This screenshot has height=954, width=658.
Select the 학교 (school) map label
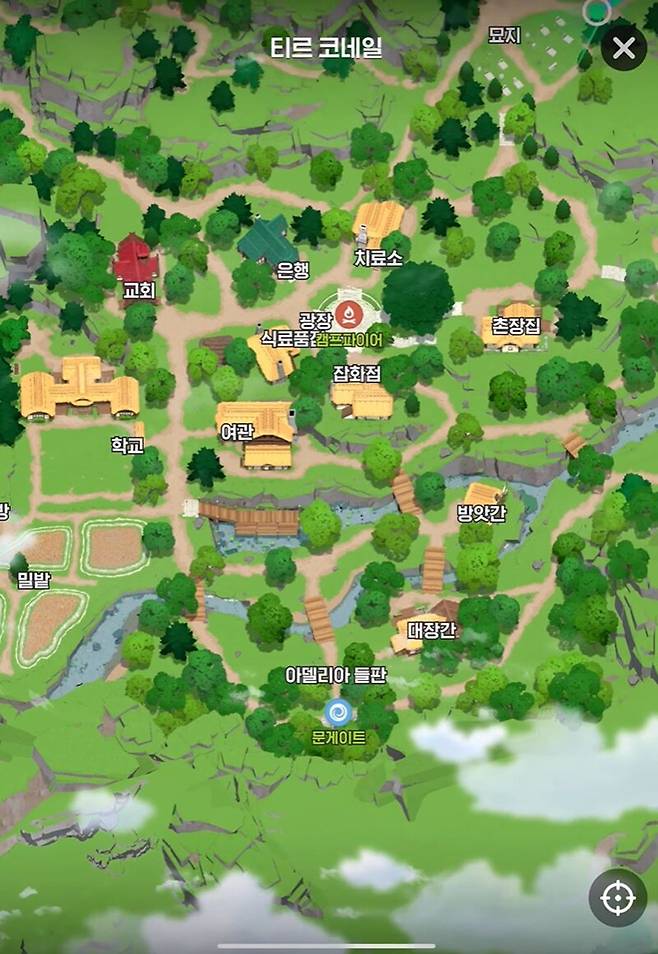pos(128,444)
